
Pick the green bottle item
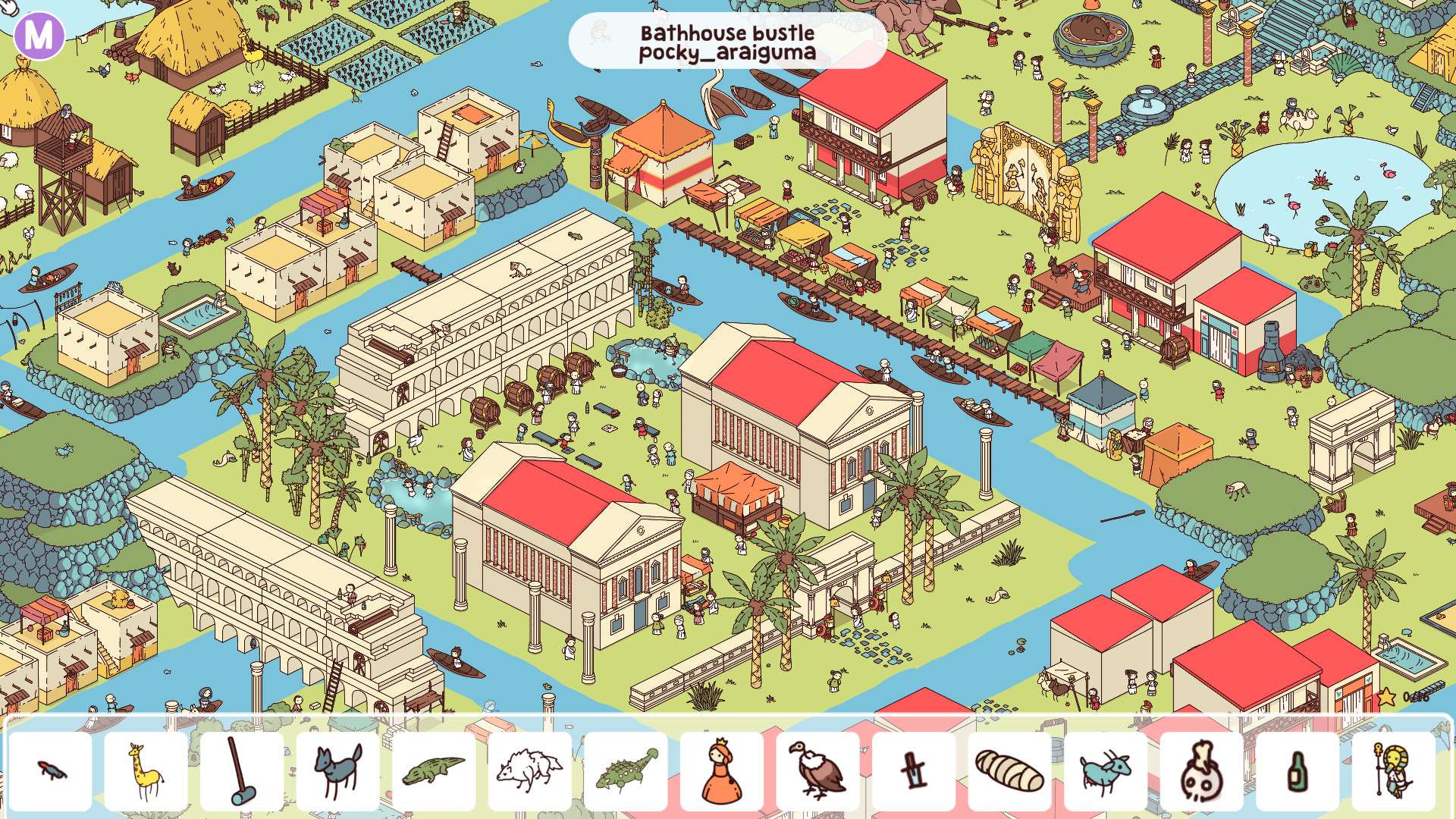(x=1298, y=771)
